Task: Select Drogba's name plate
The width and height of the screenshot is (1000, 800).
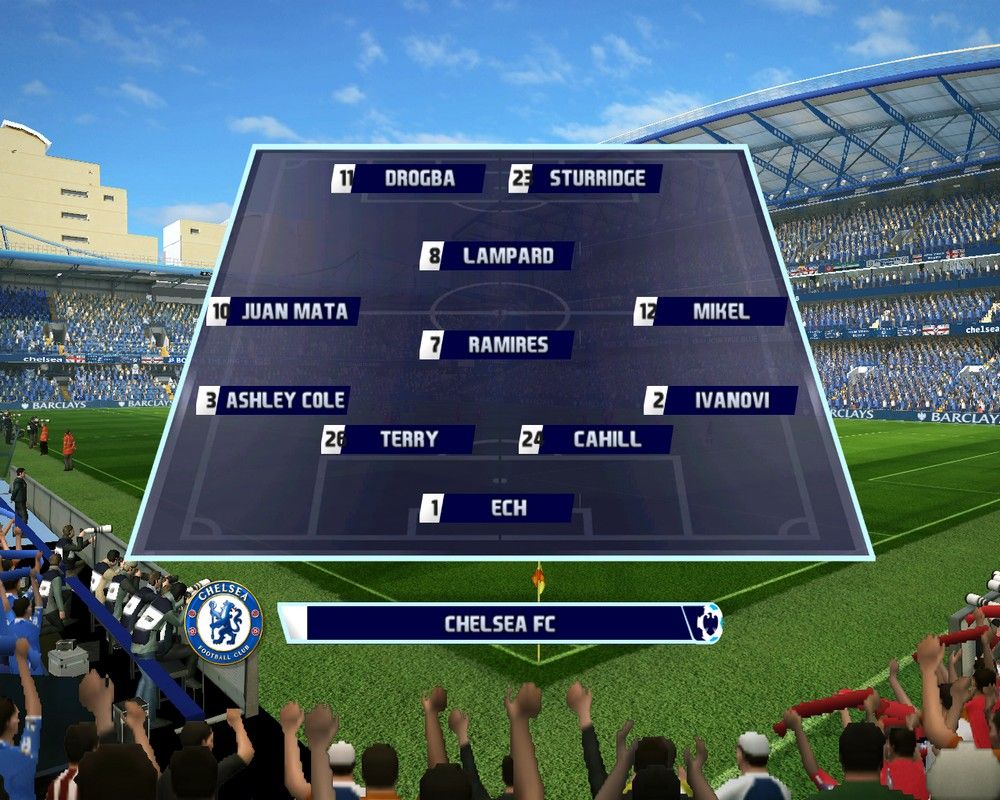Action: coord(409,179)
